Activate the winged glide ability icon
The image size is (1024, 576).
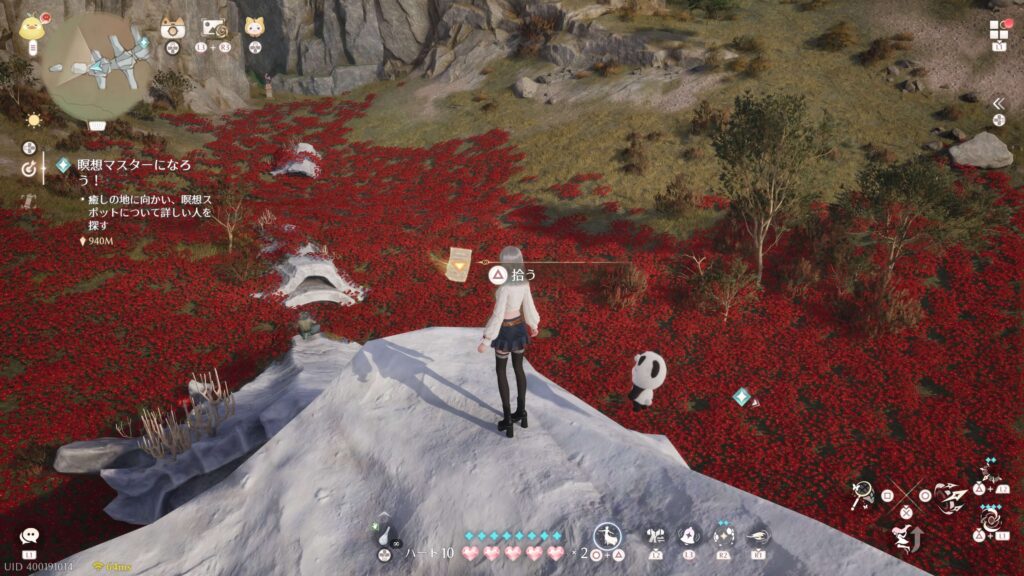point(758,535)
